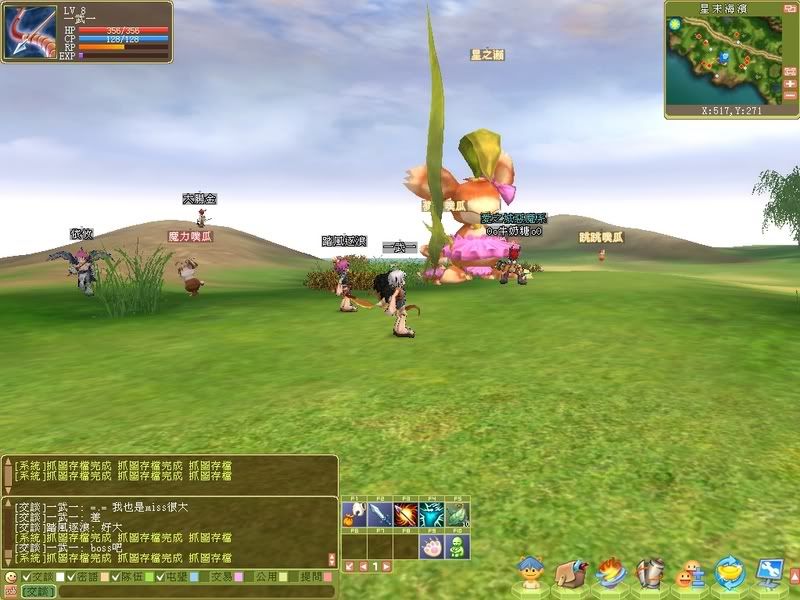Screen dimensions: 800x600
Task: Open the flaming orb skills icon
Action: (x=611, y=573)
